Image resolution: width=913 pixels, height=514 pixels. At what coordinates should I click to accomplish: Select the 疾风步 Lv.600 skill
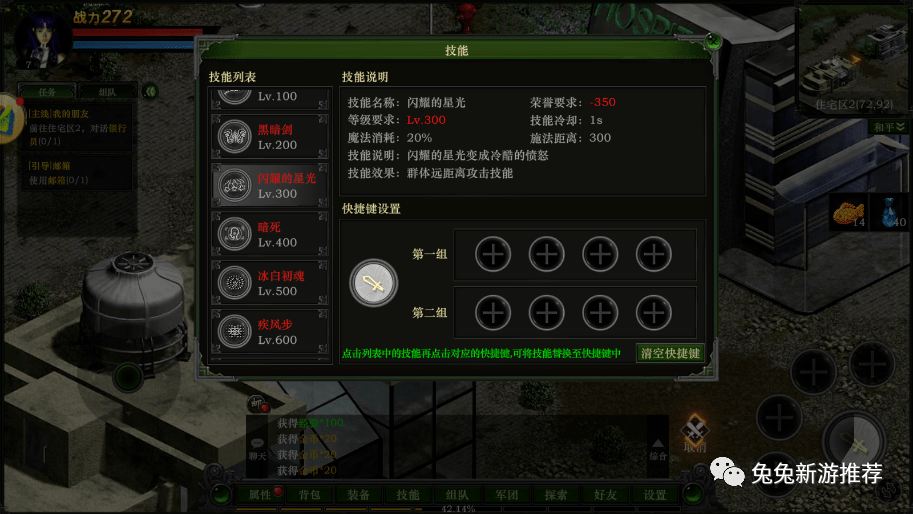(x=270, y=332)
